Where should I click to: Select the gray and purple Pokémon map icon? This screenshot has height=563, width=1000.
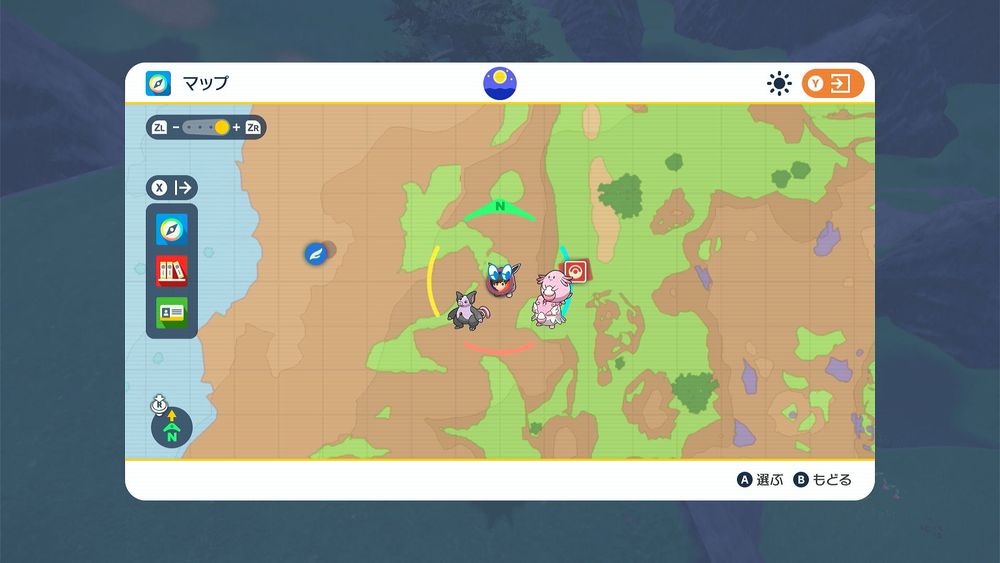pos(467,309)
